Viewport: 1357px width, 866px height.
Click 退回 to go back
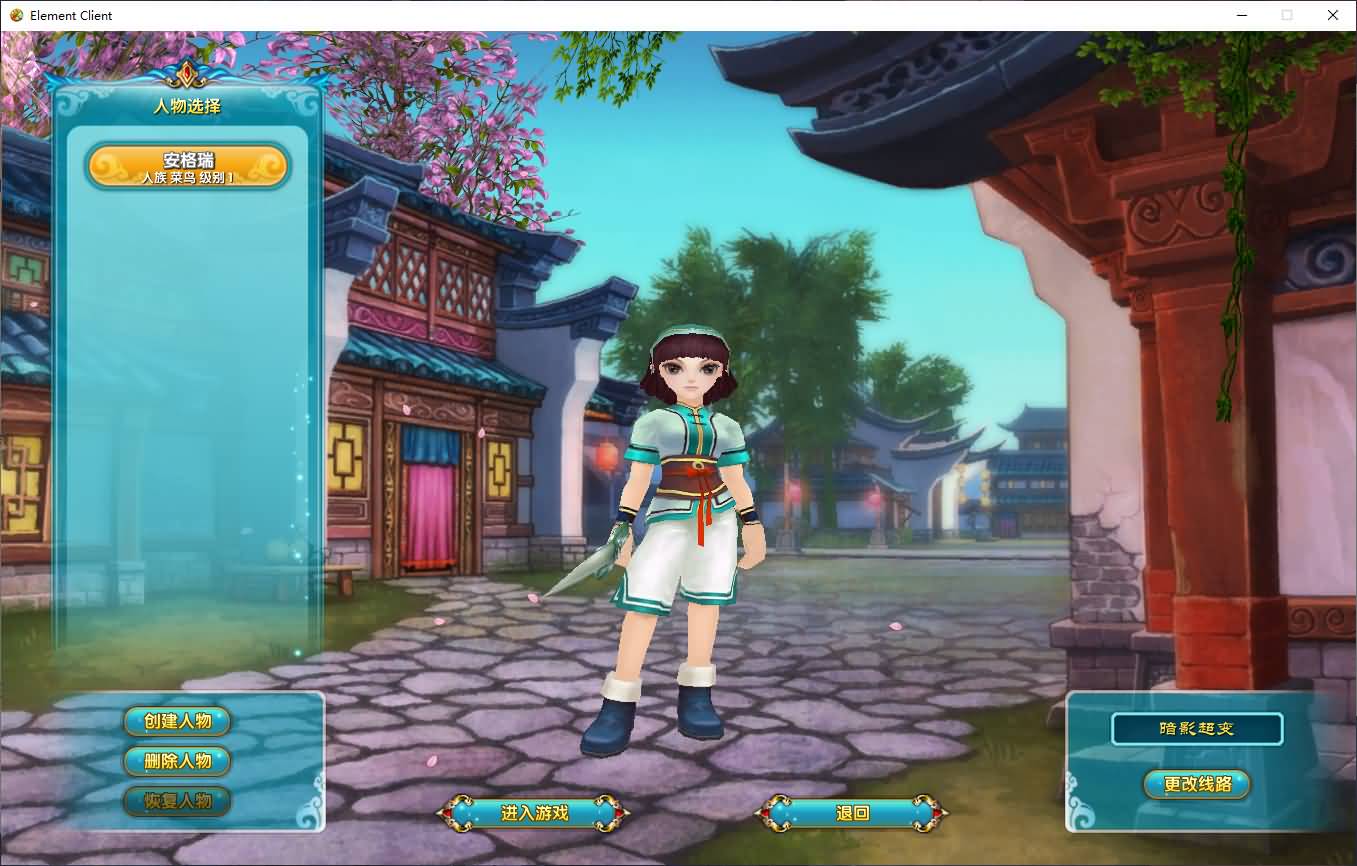pyautogui.click(x=849, y=813)
